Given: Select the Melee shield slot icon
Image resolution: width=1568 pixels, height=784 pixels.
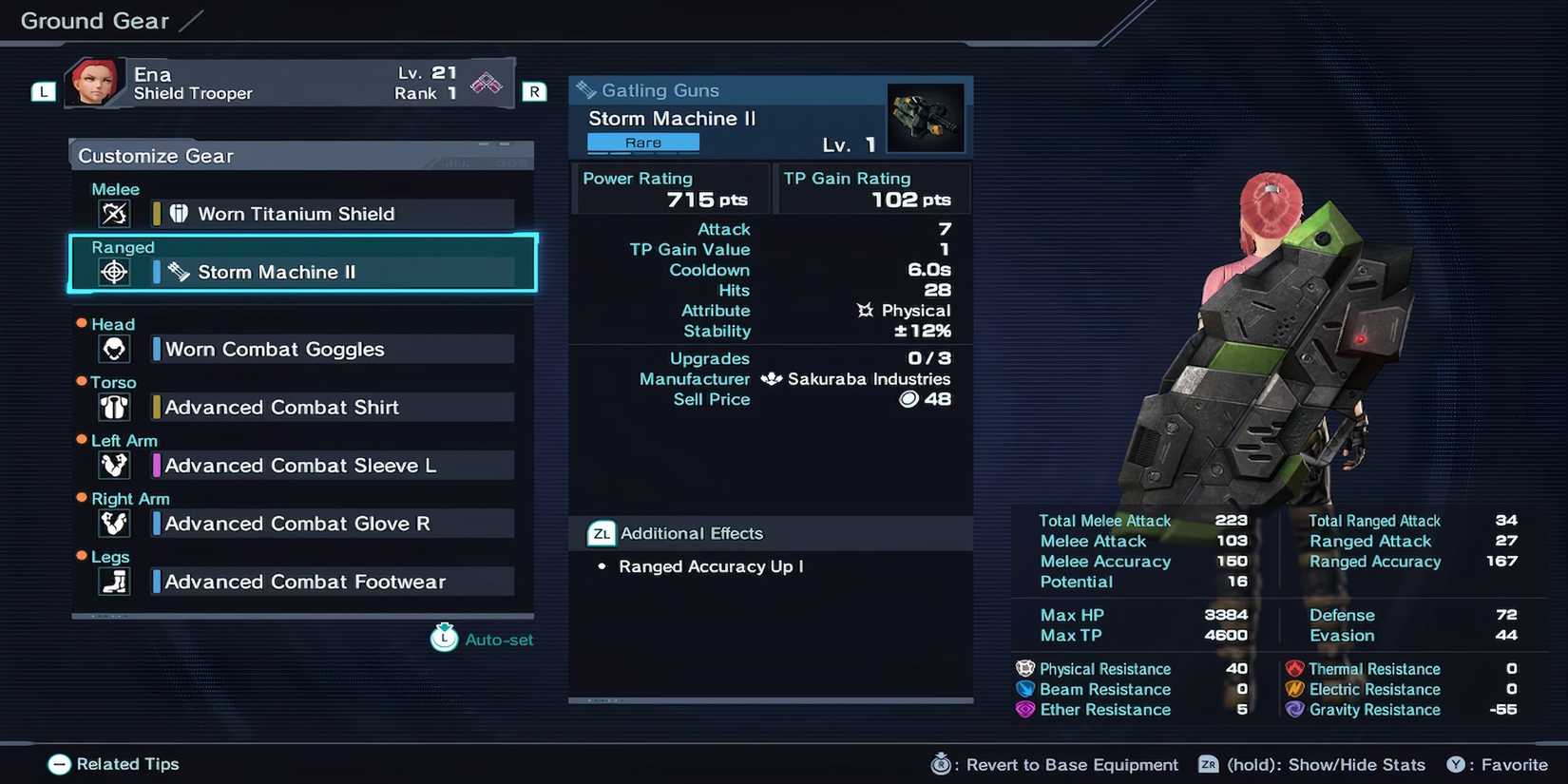Looking at the screenshot, I should tap(114, 214).
